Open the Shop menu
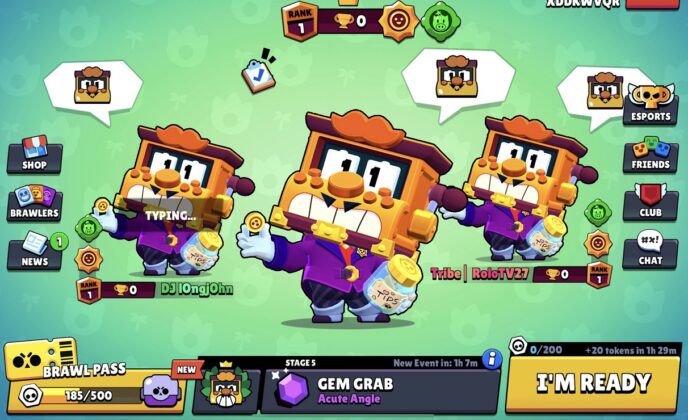Viewport: 688px width, 420px height. [x=34, y=155]
